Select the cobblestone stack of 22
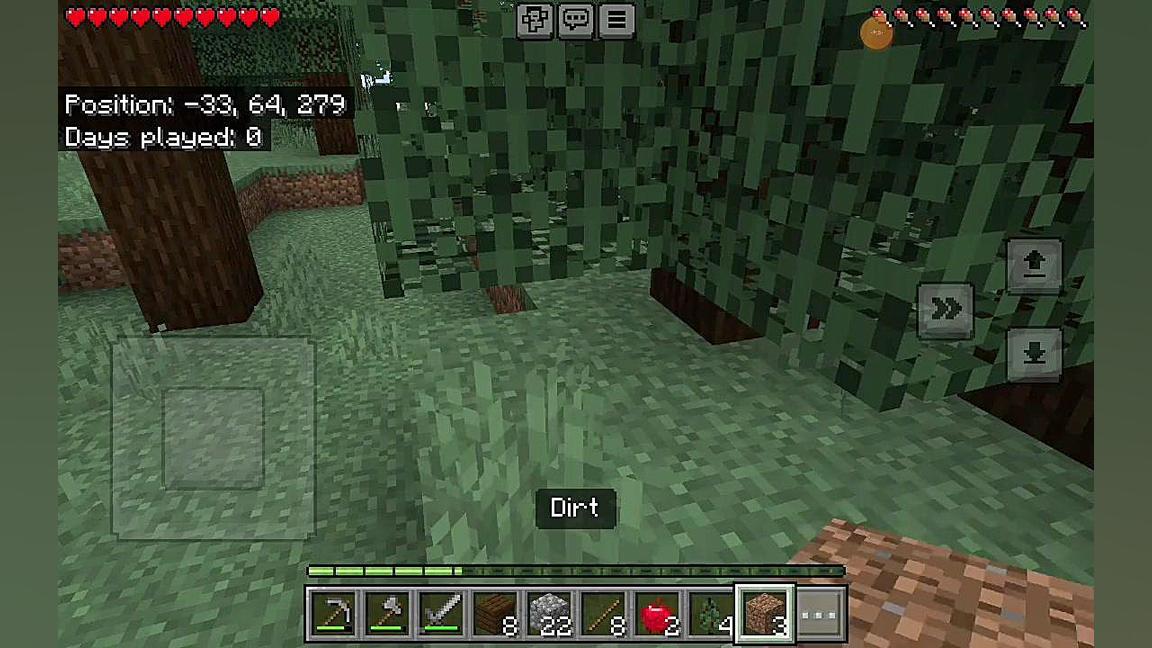The width and height of the screenshot is (1152, 648). coord(549,613)
